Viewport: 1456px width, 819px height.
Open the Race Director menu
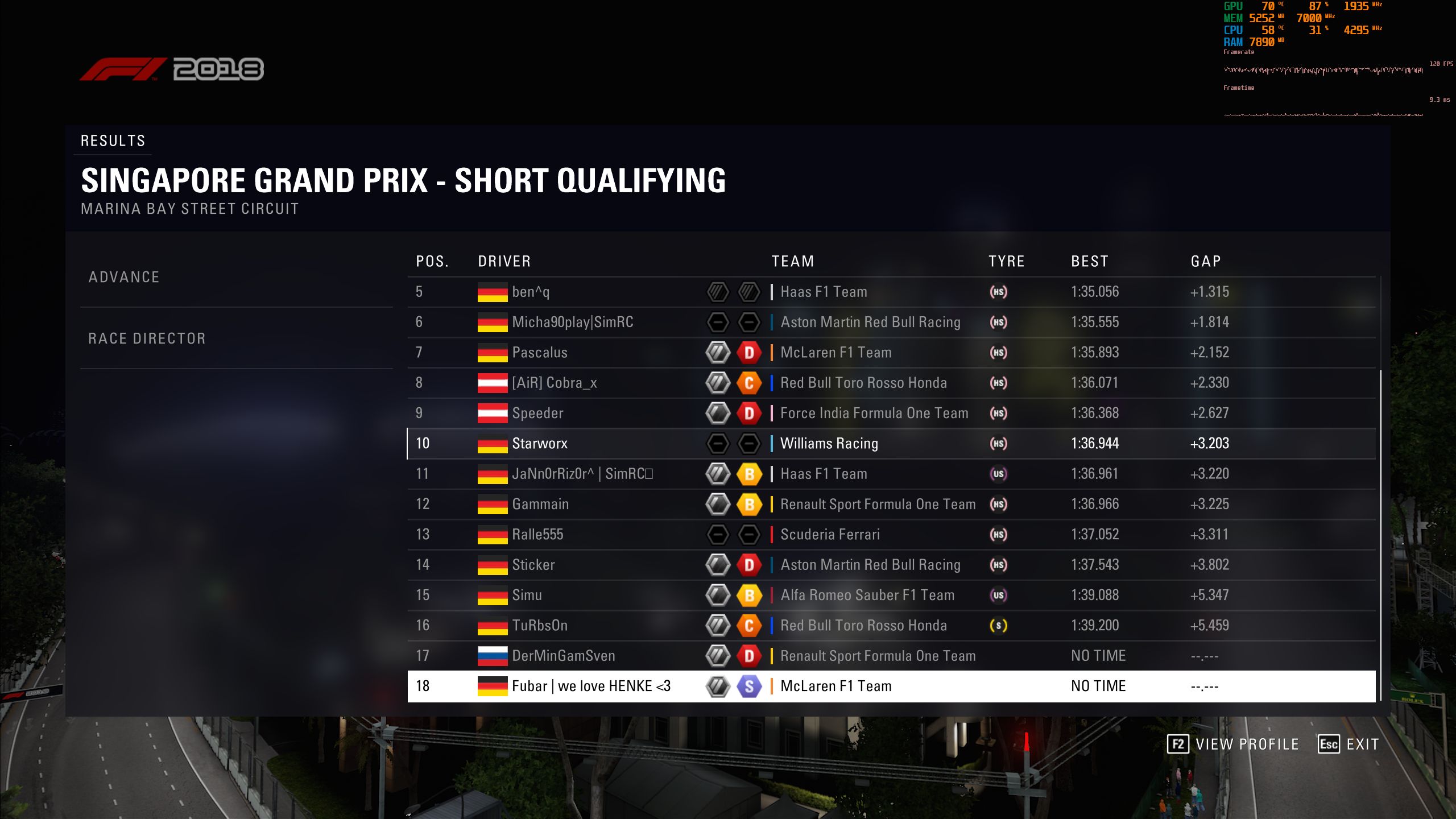tap(147, 339)
